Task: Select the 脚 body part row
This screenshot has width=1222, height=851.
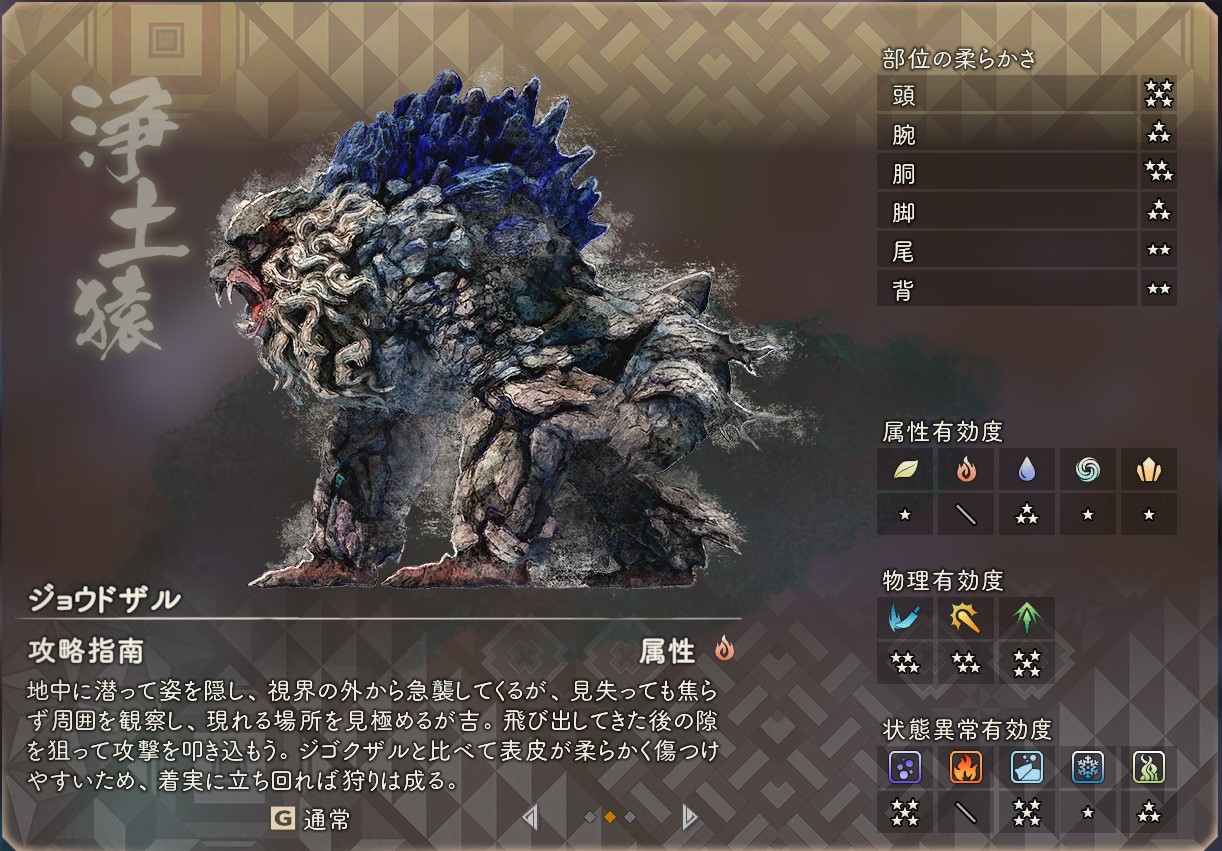Action: (1007, 212)
